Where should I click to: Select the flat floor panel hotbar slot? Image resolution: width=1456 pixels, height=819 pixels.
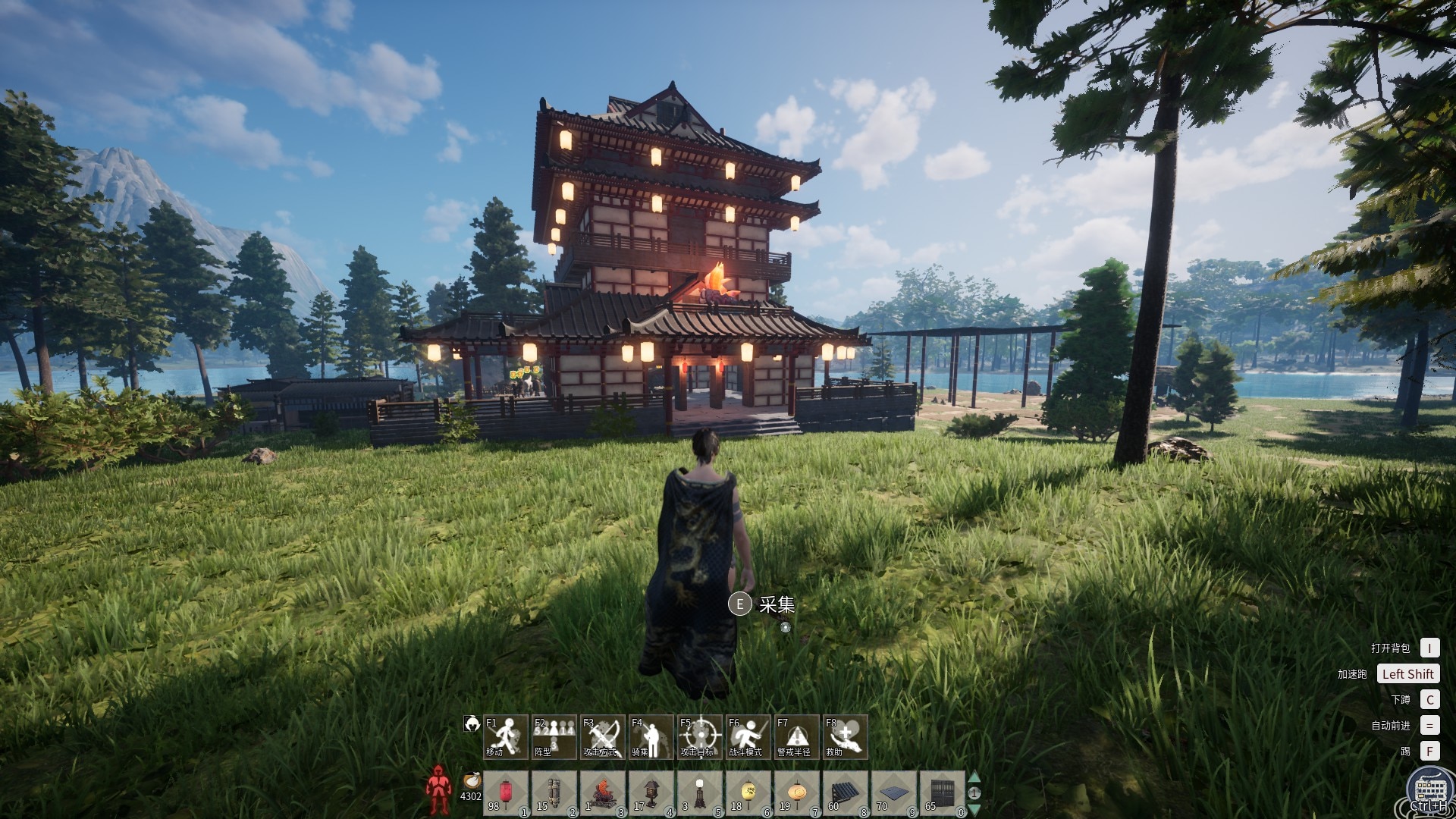tap(894, 793)
